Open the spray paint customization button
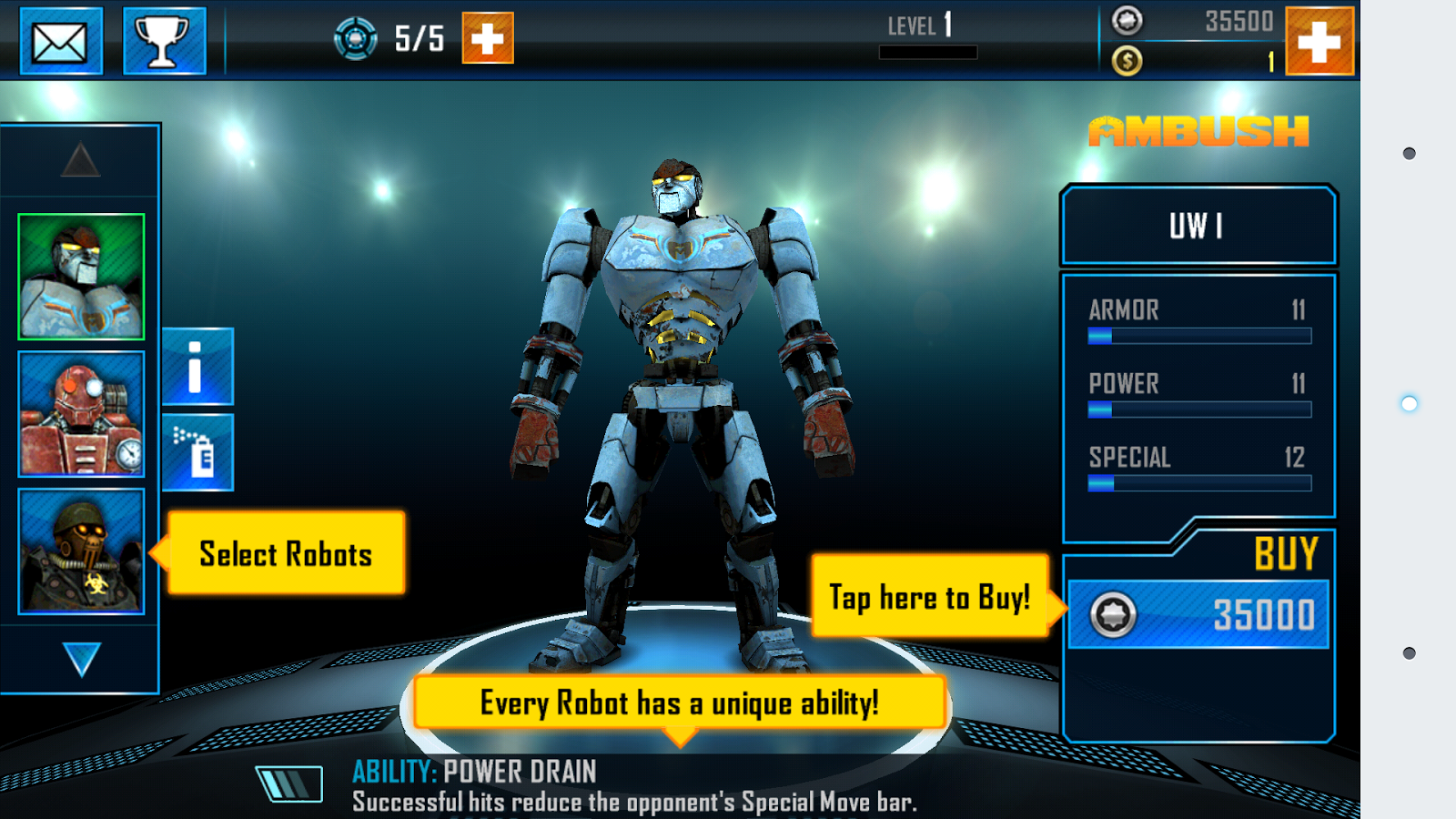Screen dimensions: 1456x819 (197, 452)
